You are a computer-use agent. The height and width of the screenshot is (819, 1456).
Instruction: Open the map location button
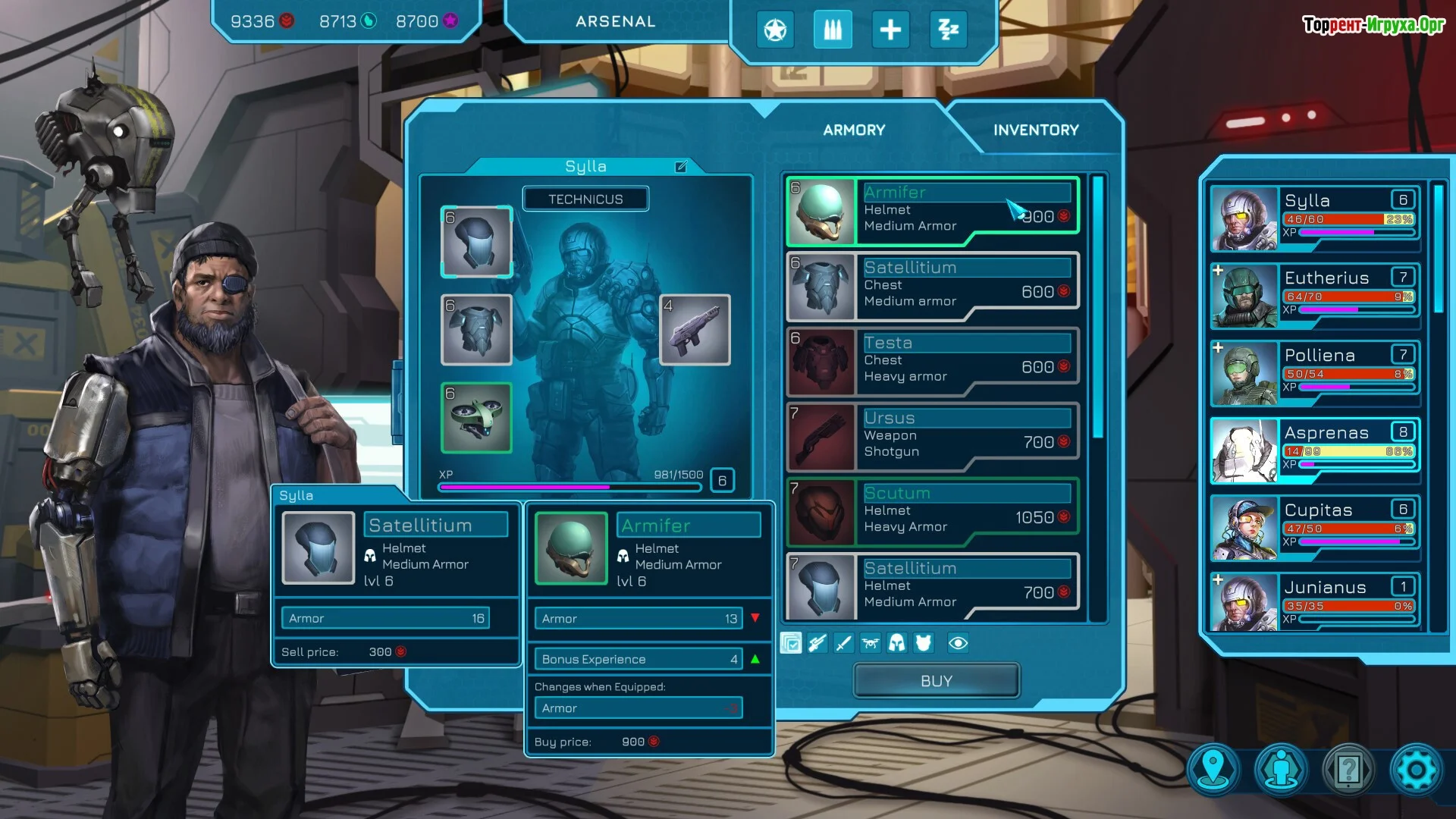pos(1213,770)
